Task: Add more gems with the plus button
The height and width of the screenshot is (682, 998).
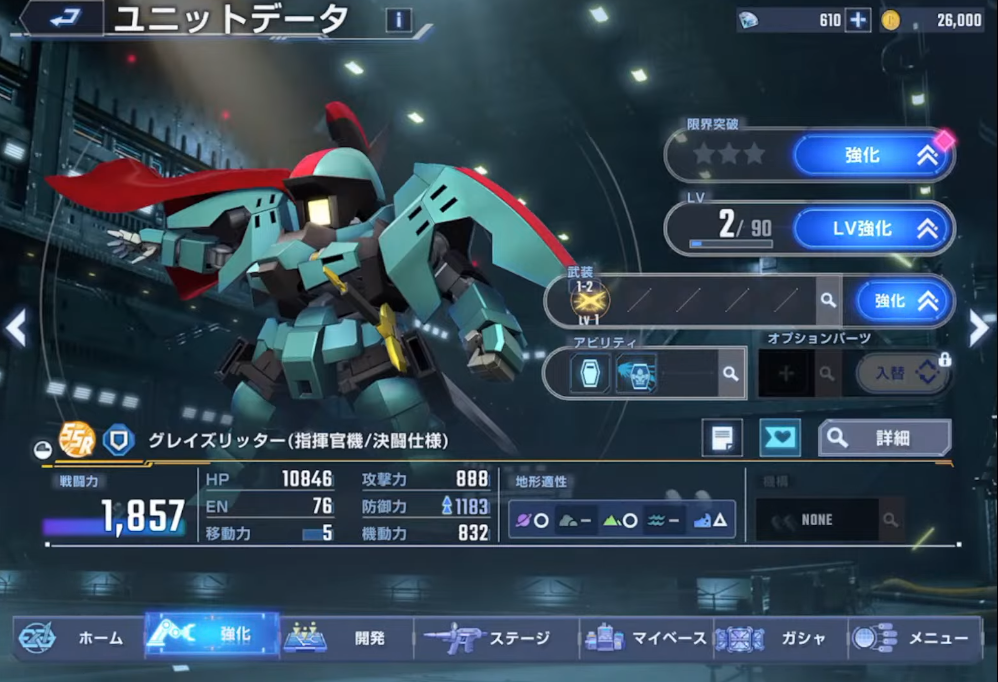Action: 858,20
